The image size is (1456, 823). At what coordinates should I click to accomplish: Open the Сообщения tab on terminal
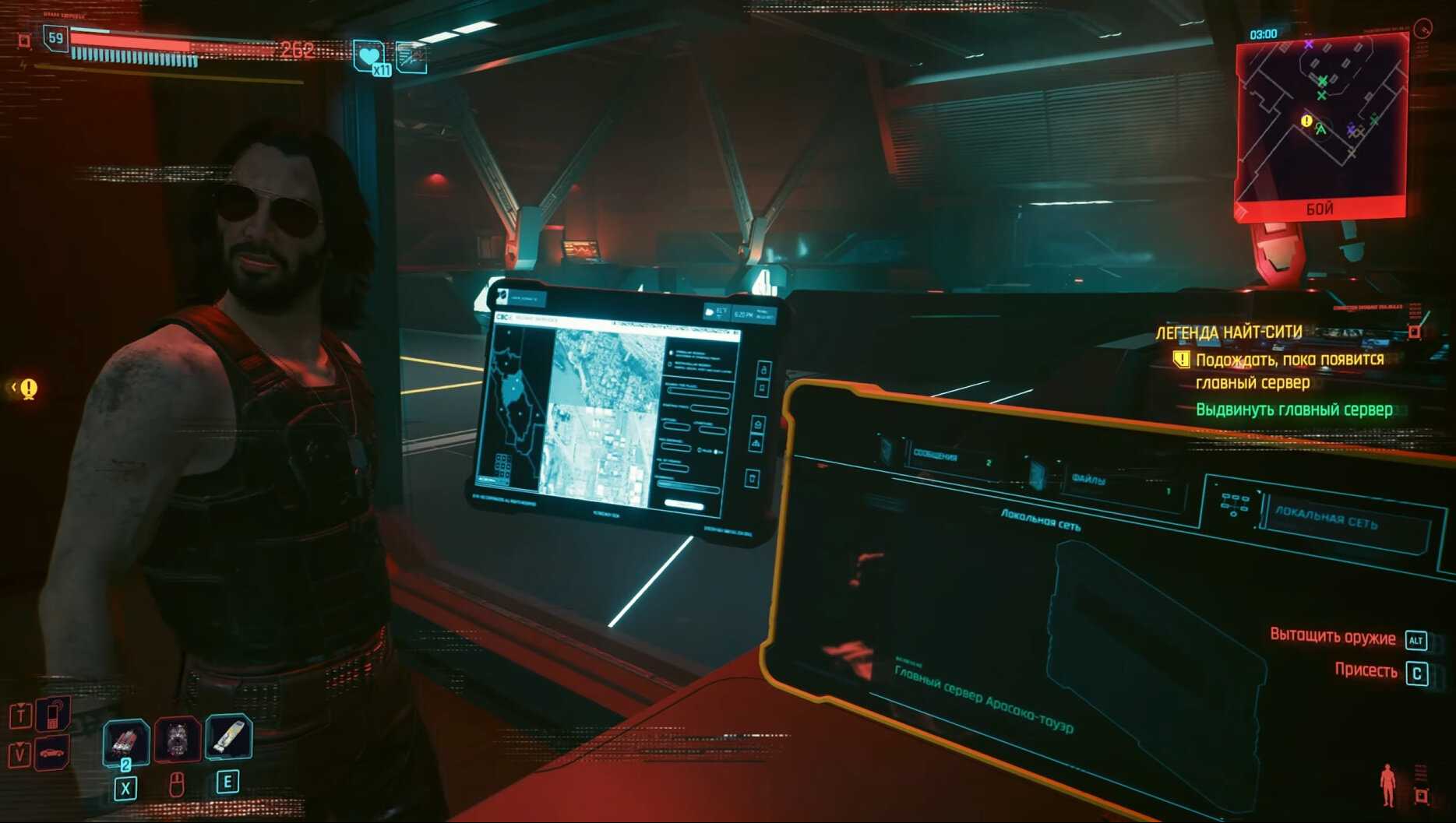950,458
